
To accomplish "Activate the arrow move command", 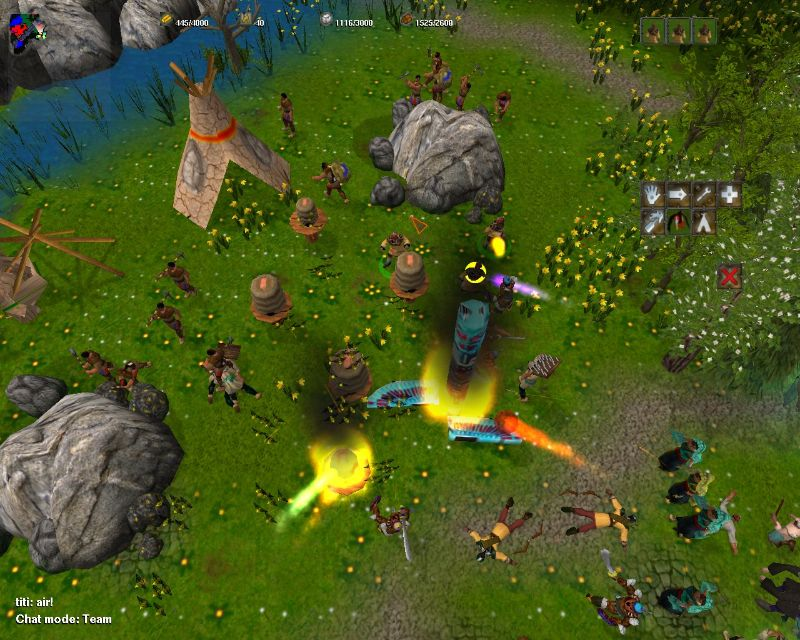I will 679,195.
